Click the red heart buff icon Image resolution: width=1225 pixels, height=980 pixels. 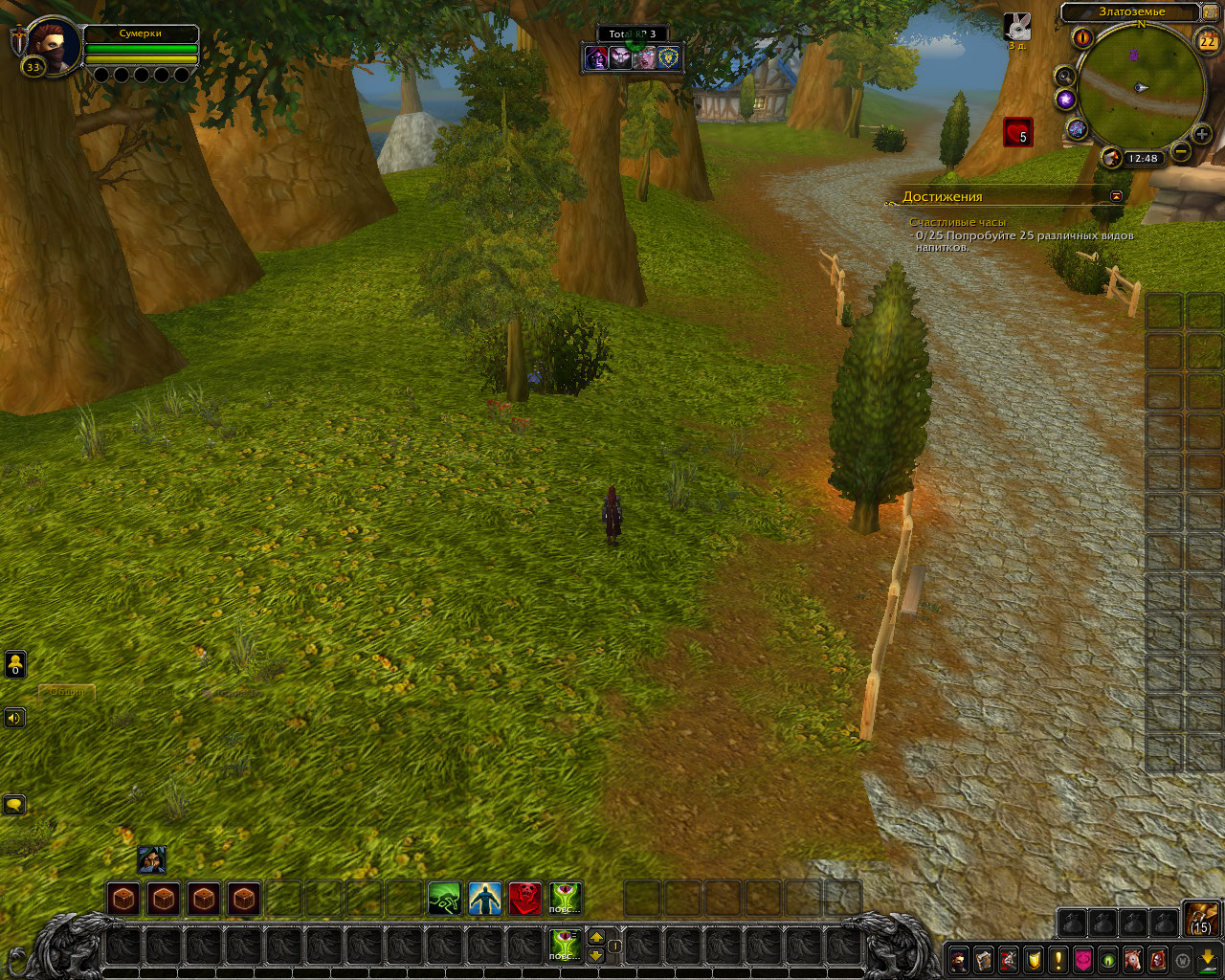[x=1017, y=132]
